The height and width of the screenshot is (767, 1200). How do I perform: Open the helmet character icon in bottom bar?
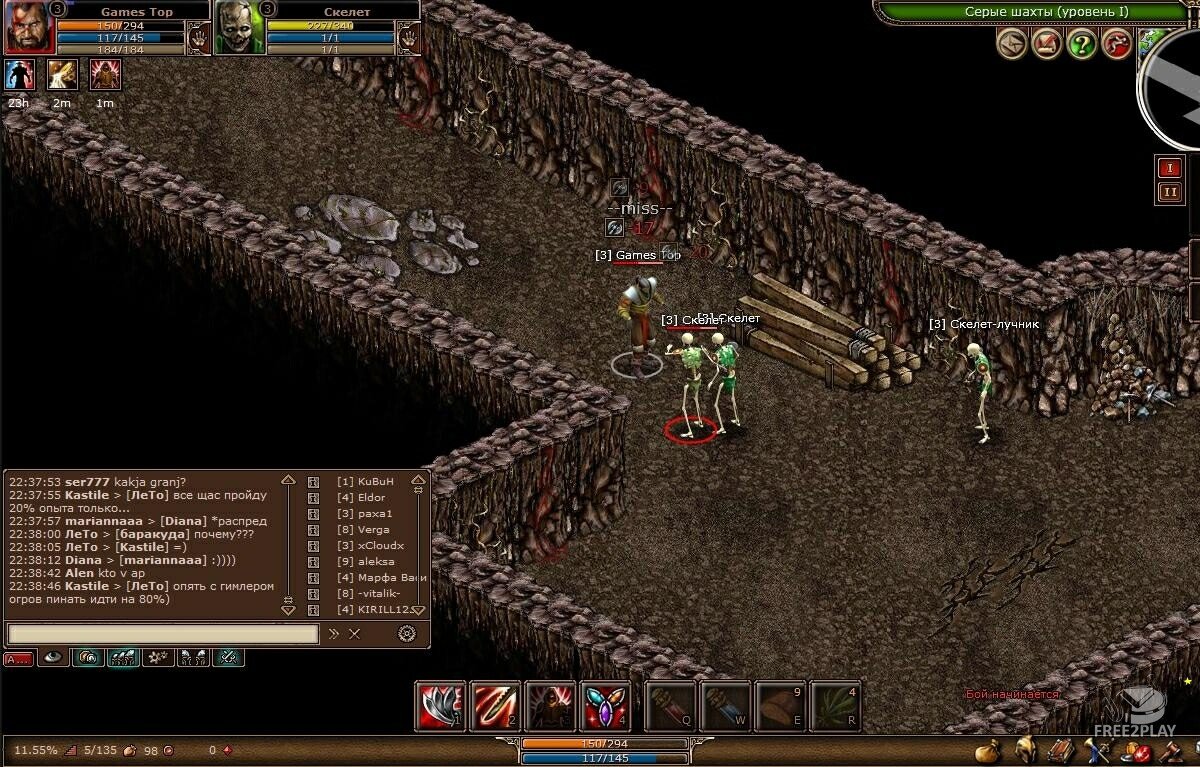pyautogui.click(x=1025, y=750)
